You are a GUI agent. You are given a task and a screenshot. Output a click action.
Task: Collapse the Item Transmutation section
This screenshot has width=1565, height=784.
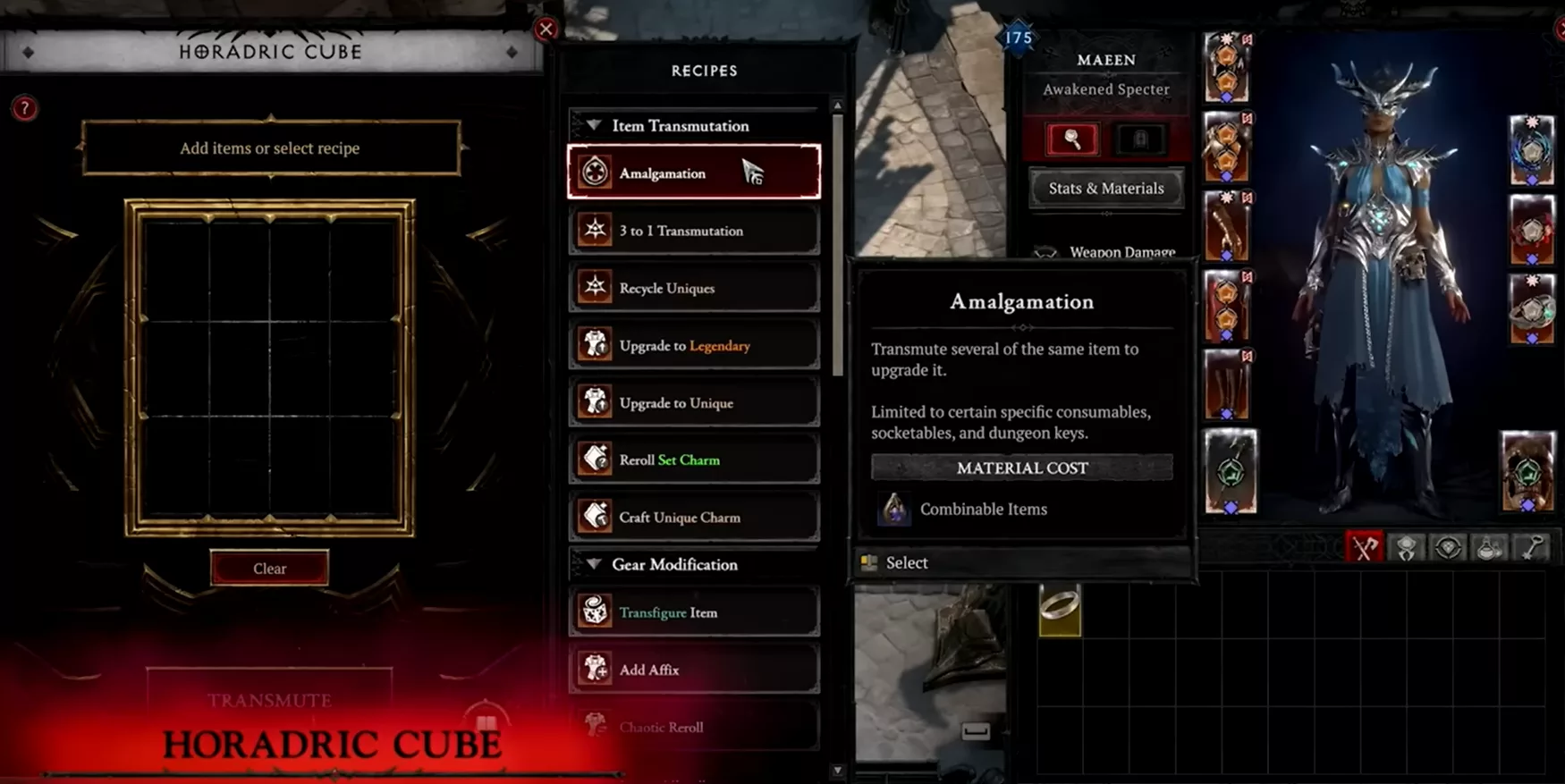coord(594,126)
